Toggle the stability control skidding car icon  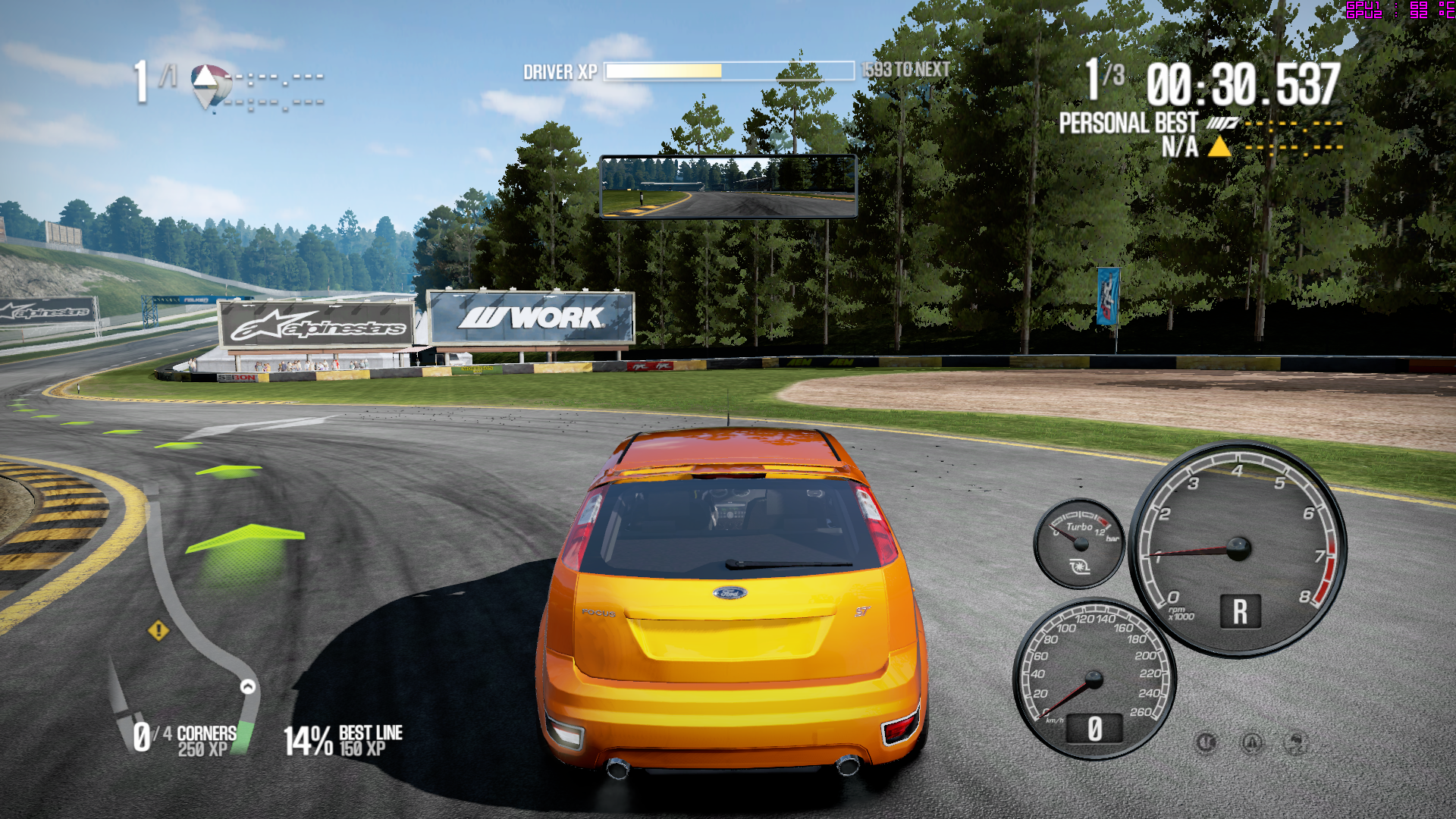tap(1297, 742)
